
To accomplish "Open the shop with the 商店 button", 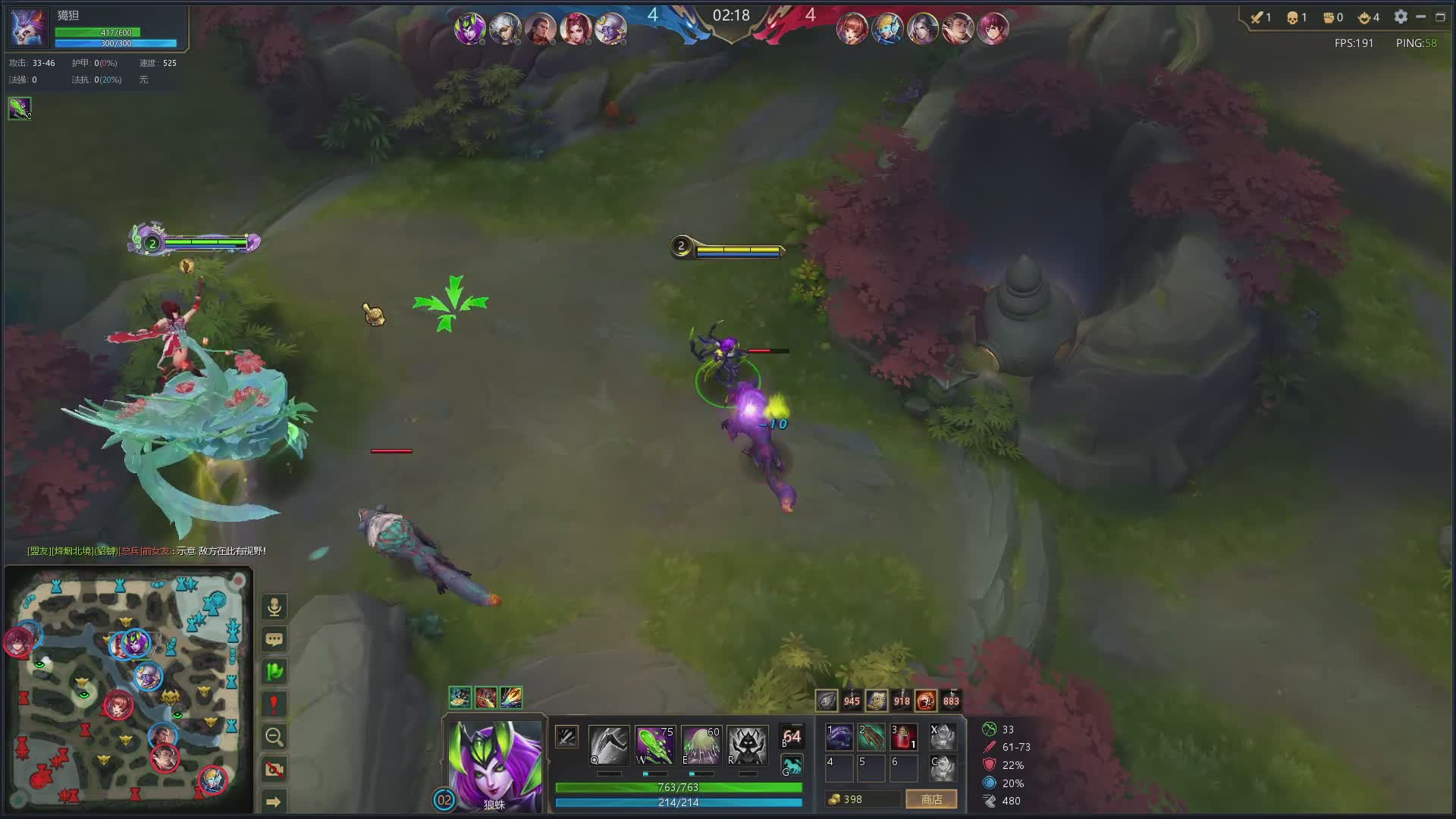I will [931, 799].
